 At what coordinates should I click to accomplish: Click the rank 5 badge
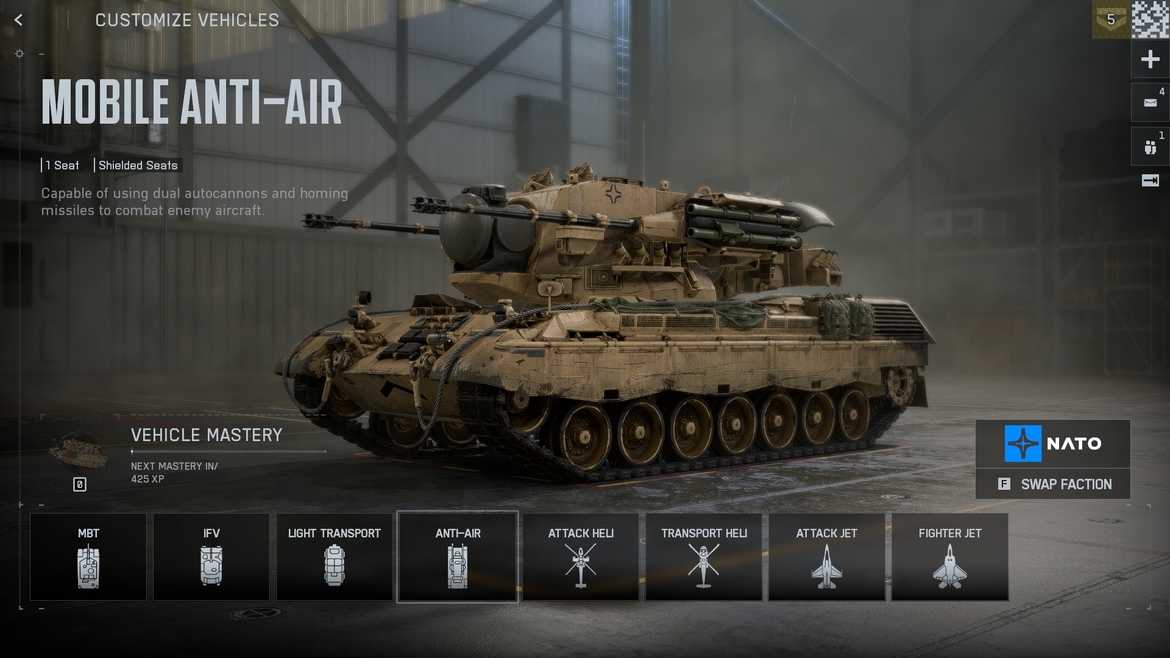(1110, 19)
